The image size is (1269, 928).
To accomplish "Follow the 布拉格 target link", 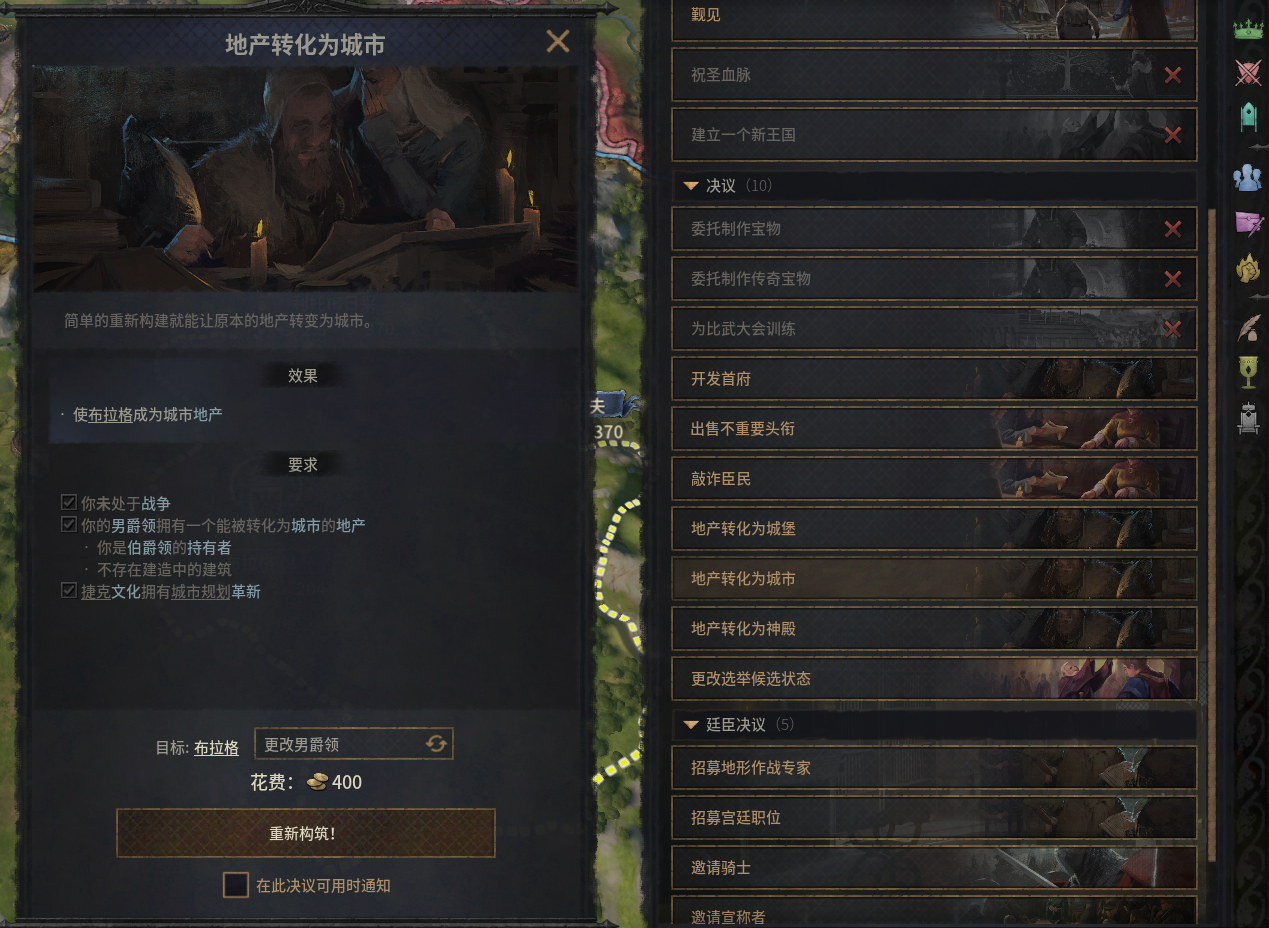I will (216, 748).
